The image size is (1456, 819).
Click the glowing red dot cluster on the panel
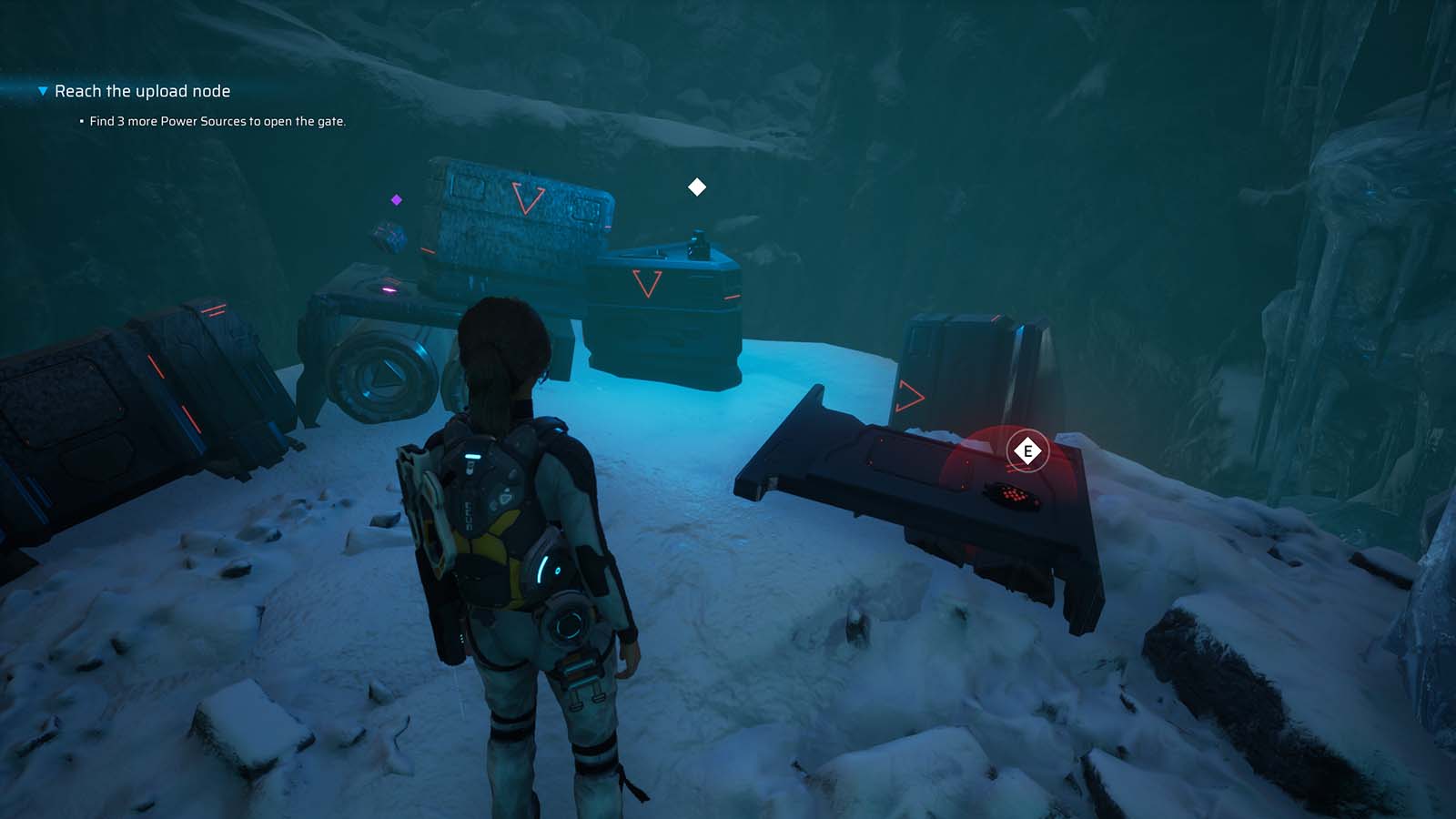click(1013, 495)
